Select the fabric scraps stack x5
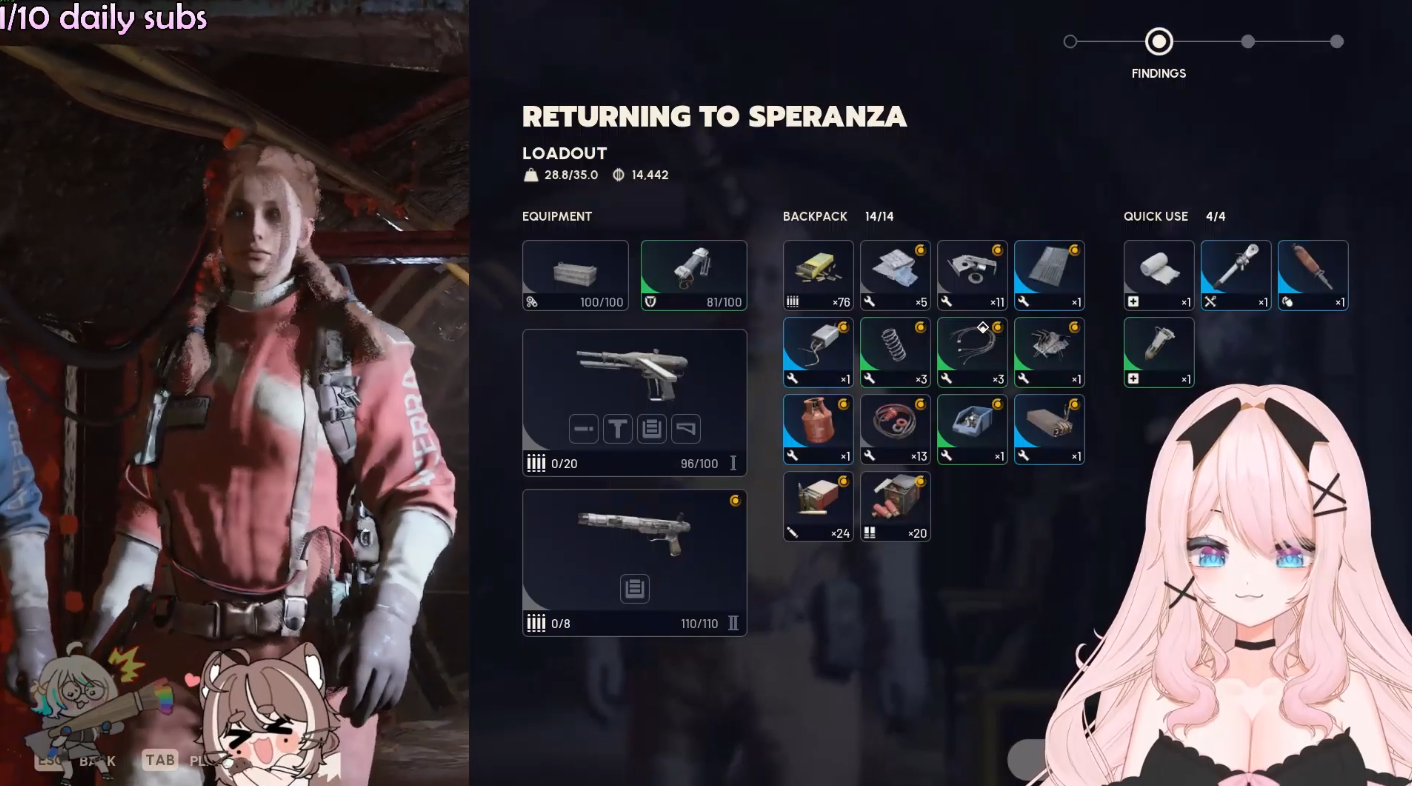The width and height of the screenshot is (1412, 786). pos(895,275)
